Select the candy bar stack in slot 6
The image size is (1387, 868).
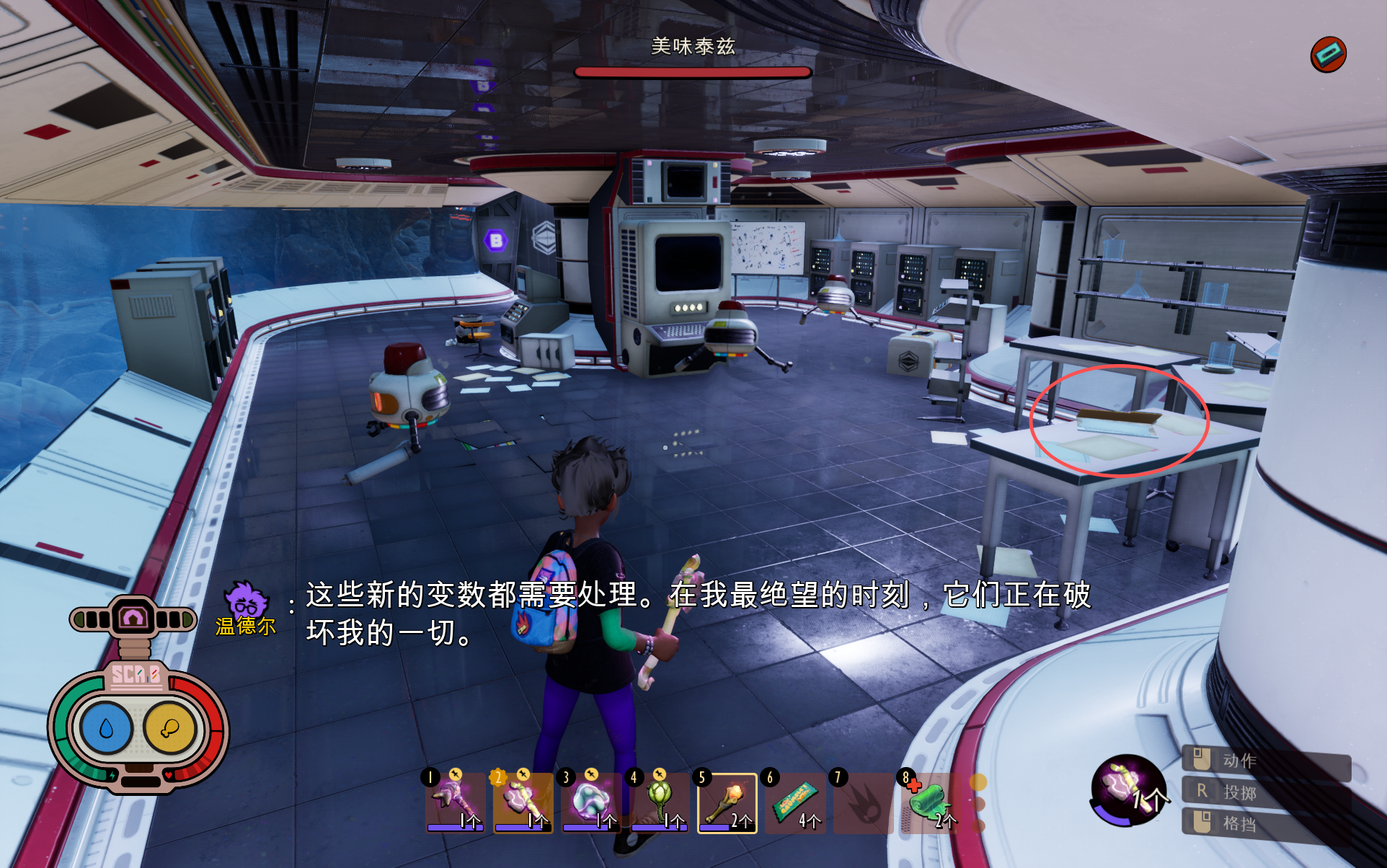795,802
